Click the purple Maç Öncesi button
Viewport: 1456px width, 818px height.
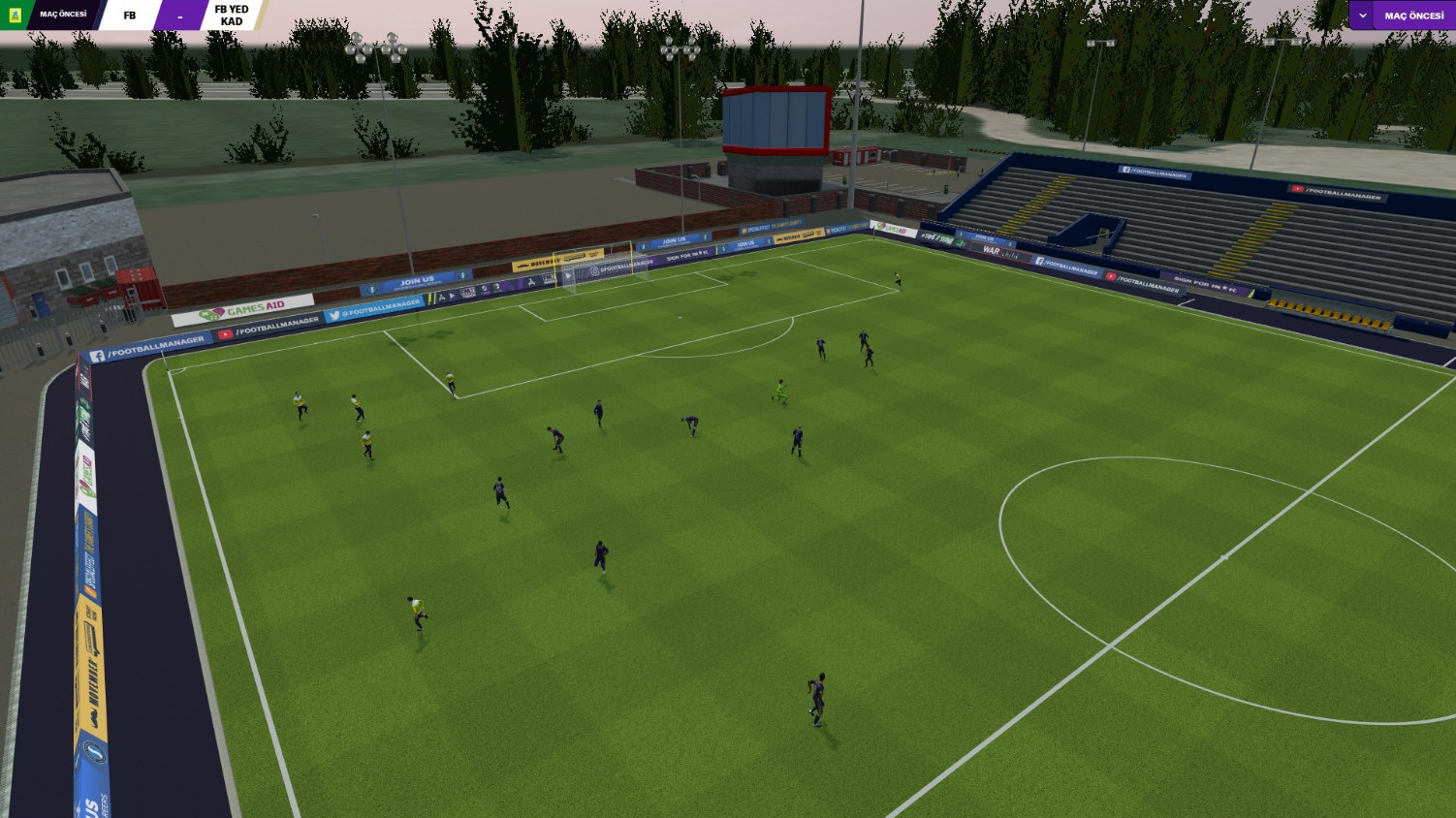(1413, 16)
